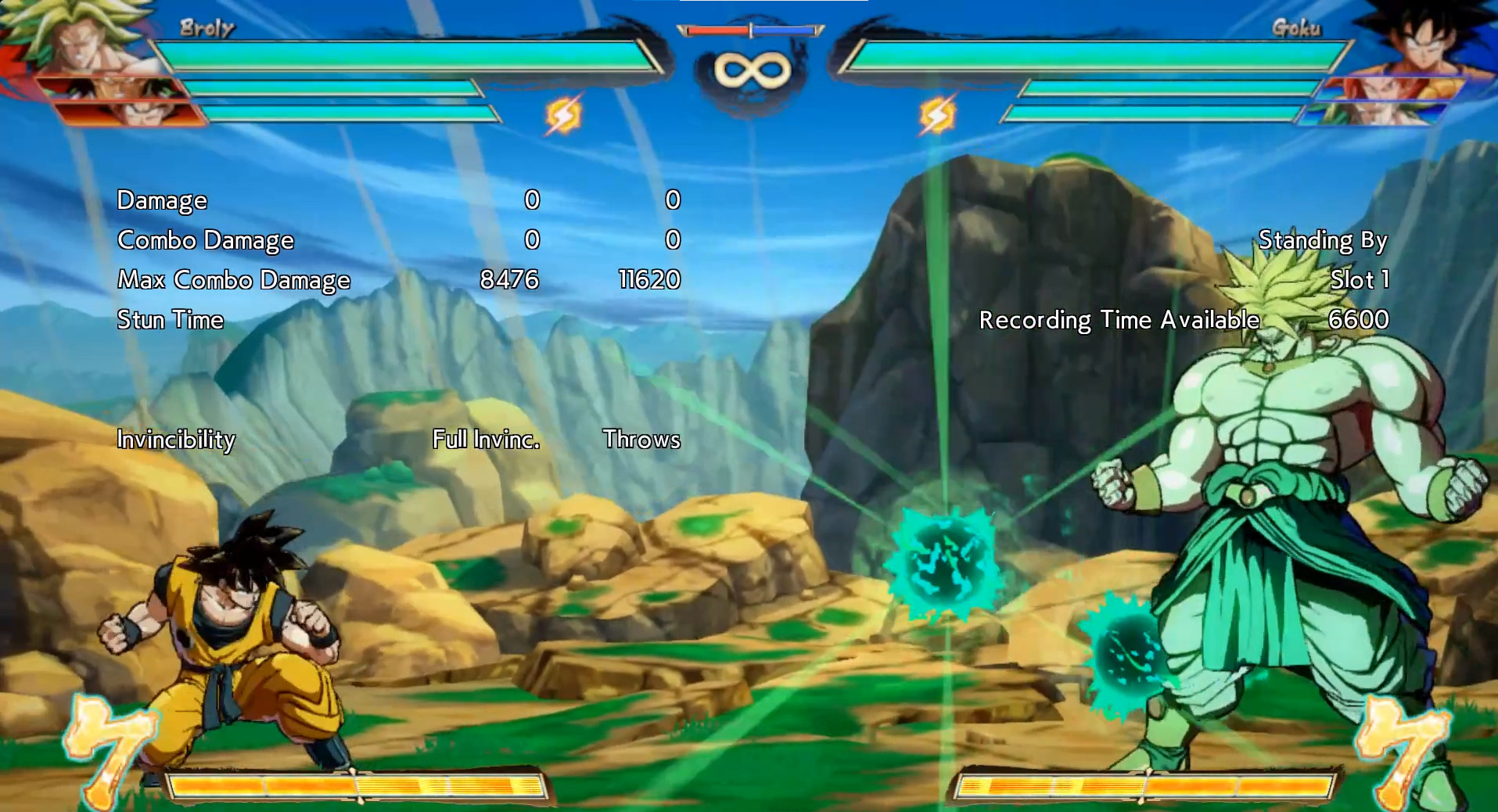Toggle the Full Invinc. invincibility setting
Viewport: 1498px width, 812px height.
[x=485, y=440]
